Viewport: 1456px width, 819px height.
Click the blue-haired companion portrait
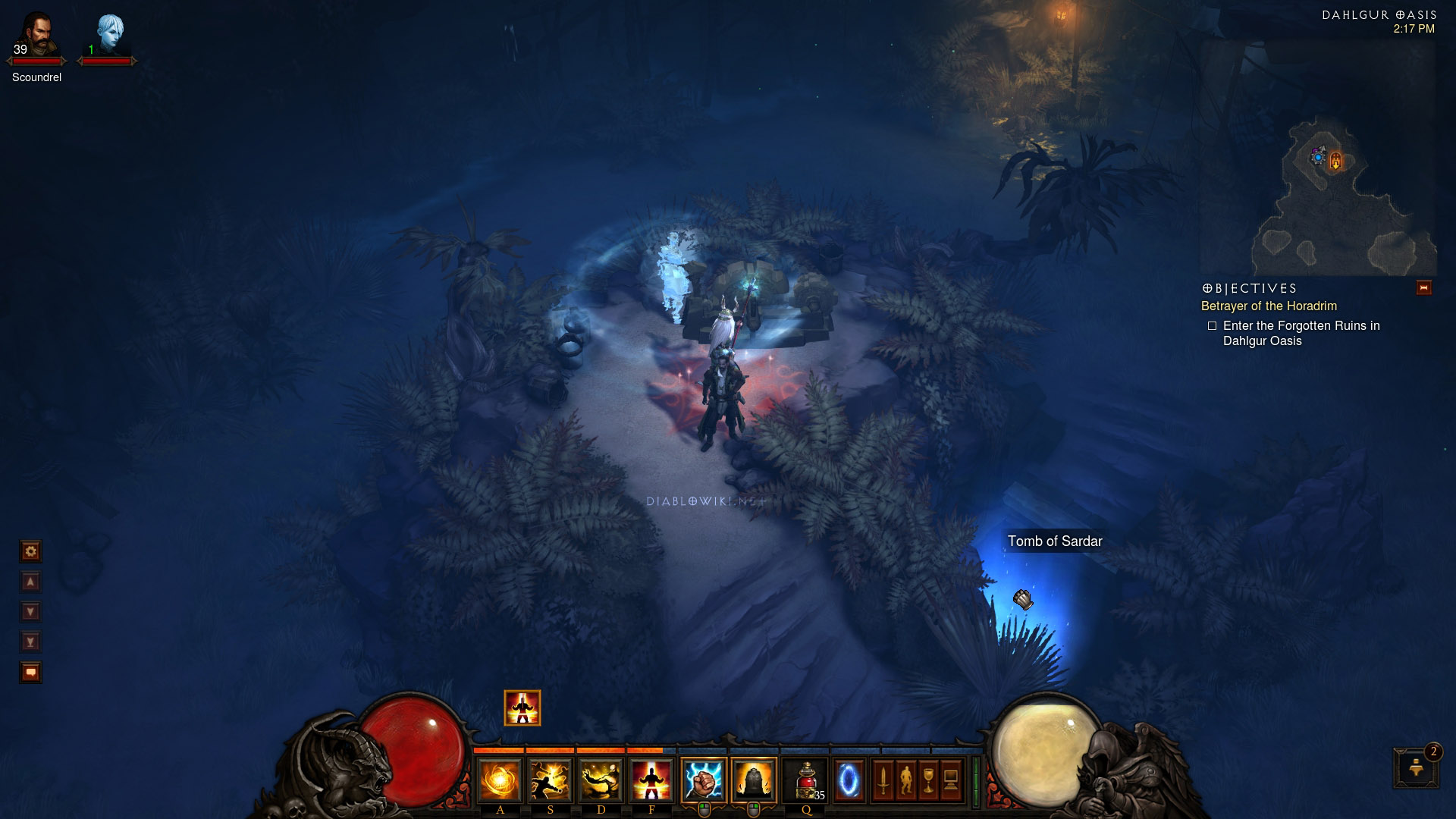point(109,34)
